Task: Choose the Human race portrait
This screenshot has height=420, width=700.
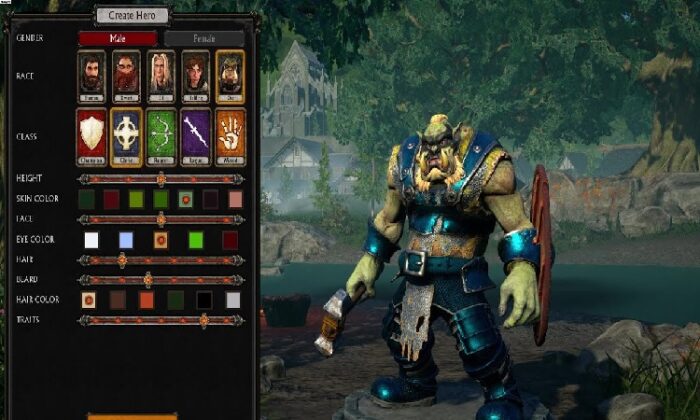Action: tap(91, 74)
